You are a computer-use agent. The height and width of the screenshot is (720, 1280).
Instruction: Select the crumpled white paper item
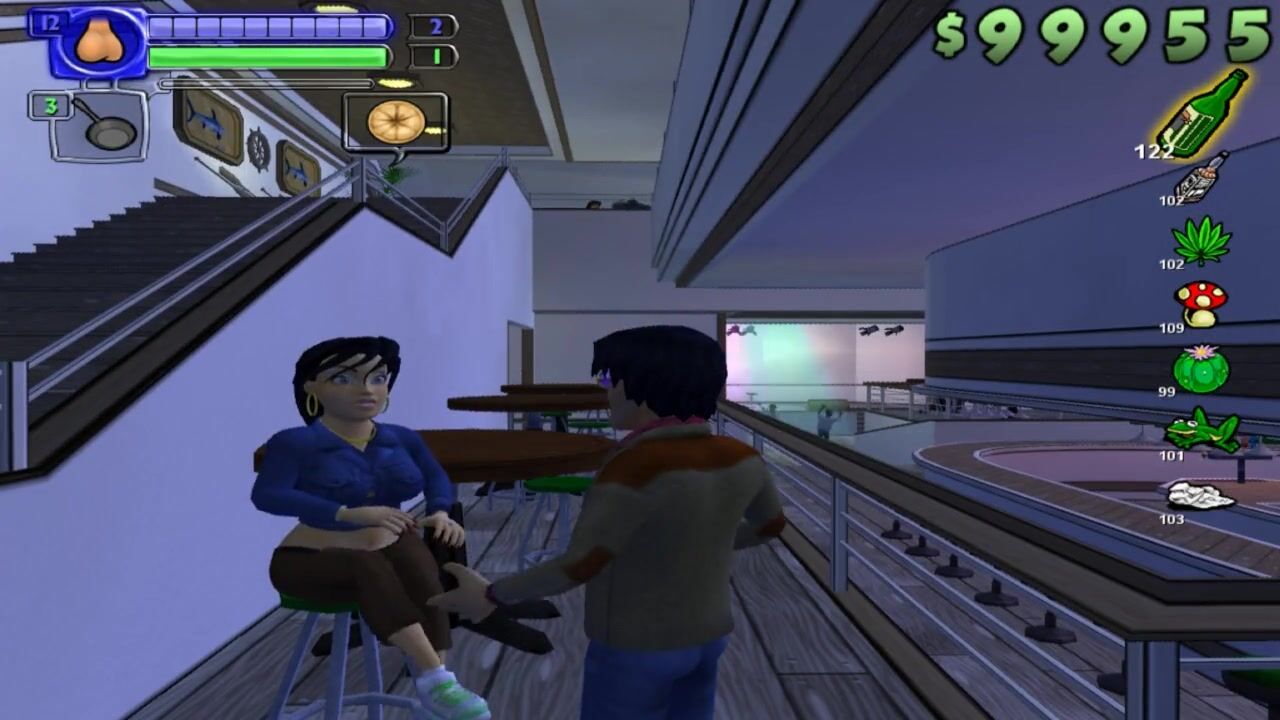coord(1201,495)
